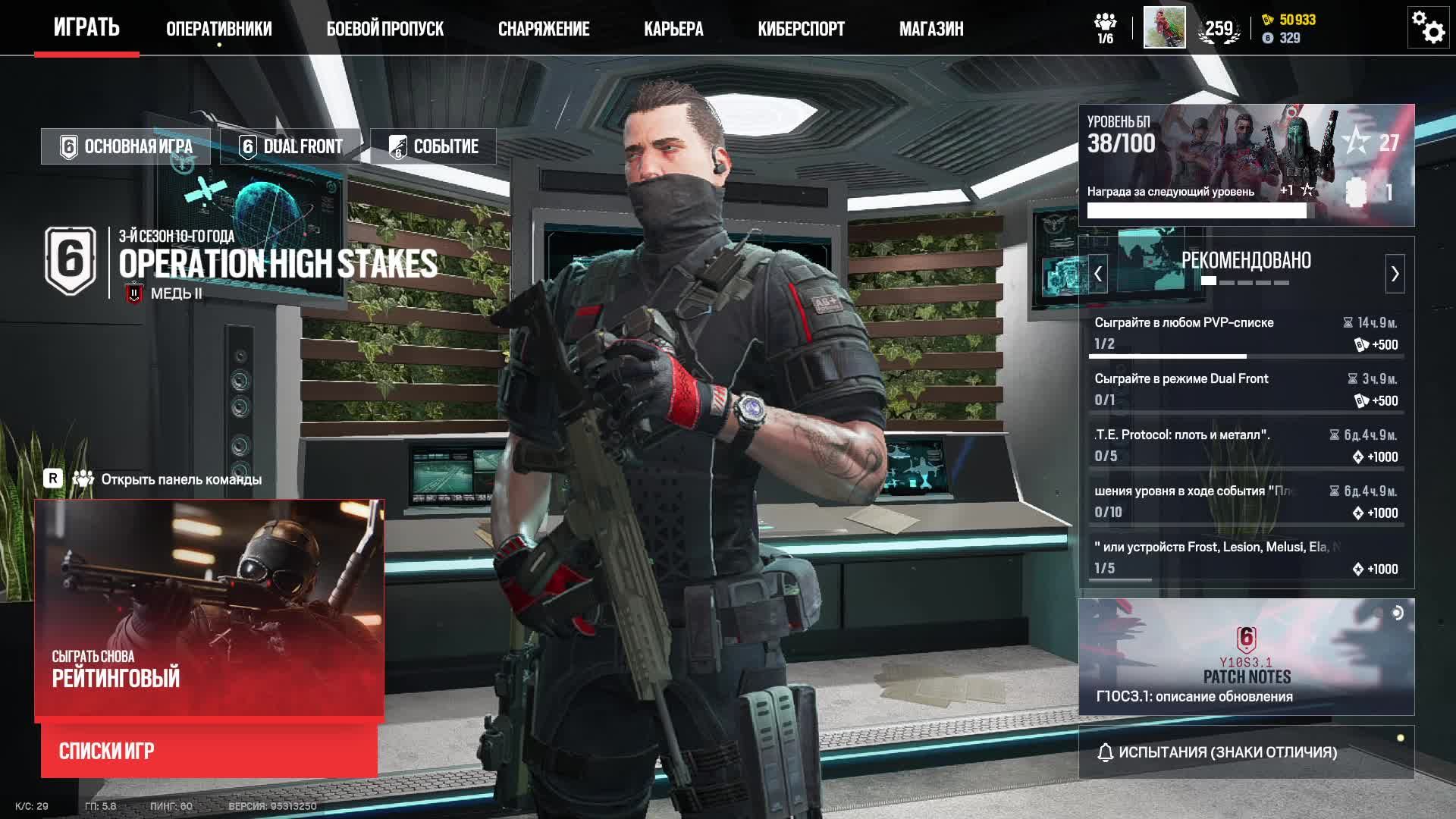
Task: Open settings via the gear icon
Action: (x=1428, y=28)
